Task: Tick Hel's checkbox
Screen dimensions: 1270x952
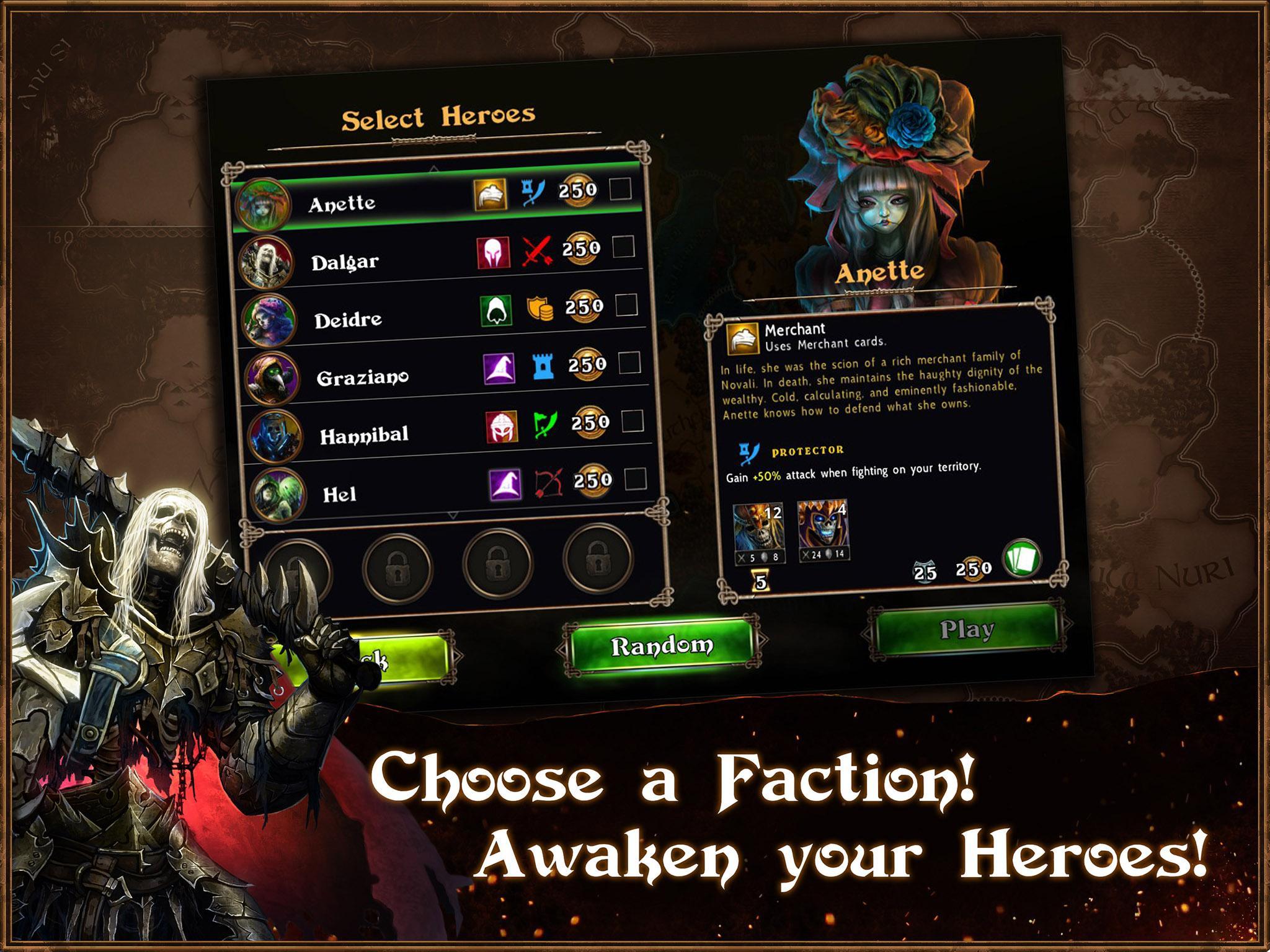Action: click(x=636, y=479)
